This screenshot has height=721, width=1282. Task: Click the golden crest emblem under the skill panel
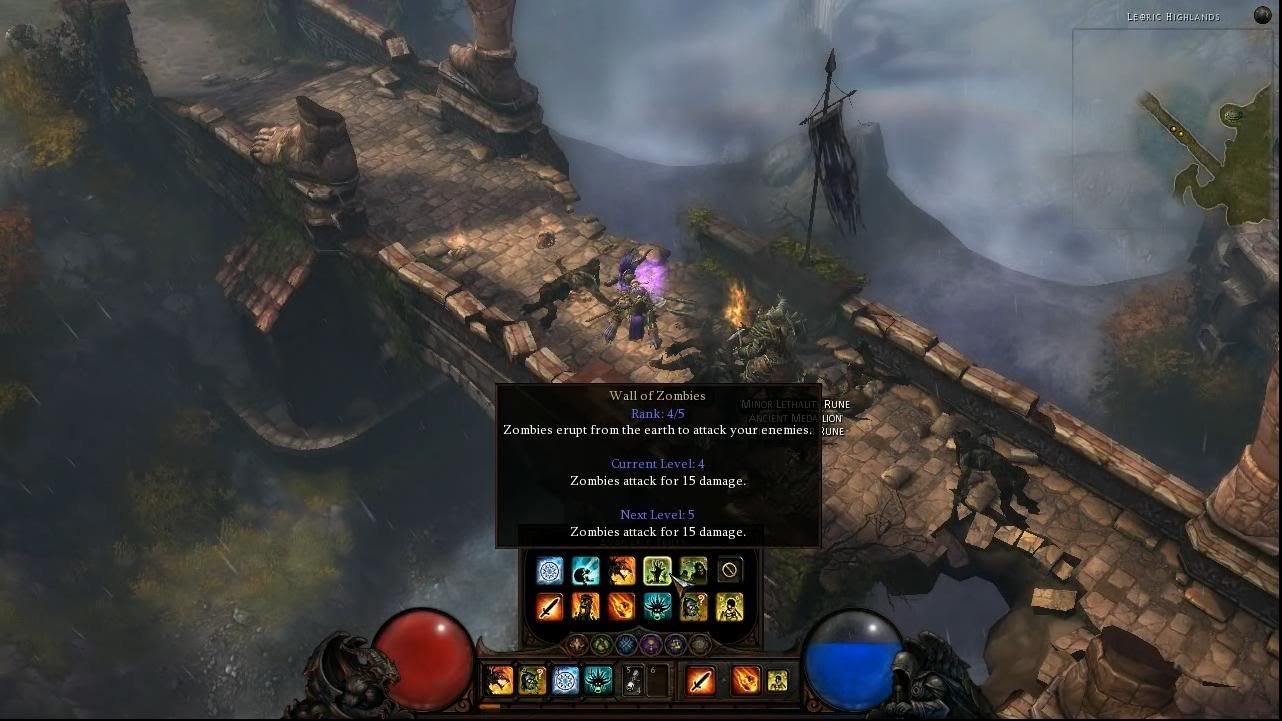(x=577, y=643)
